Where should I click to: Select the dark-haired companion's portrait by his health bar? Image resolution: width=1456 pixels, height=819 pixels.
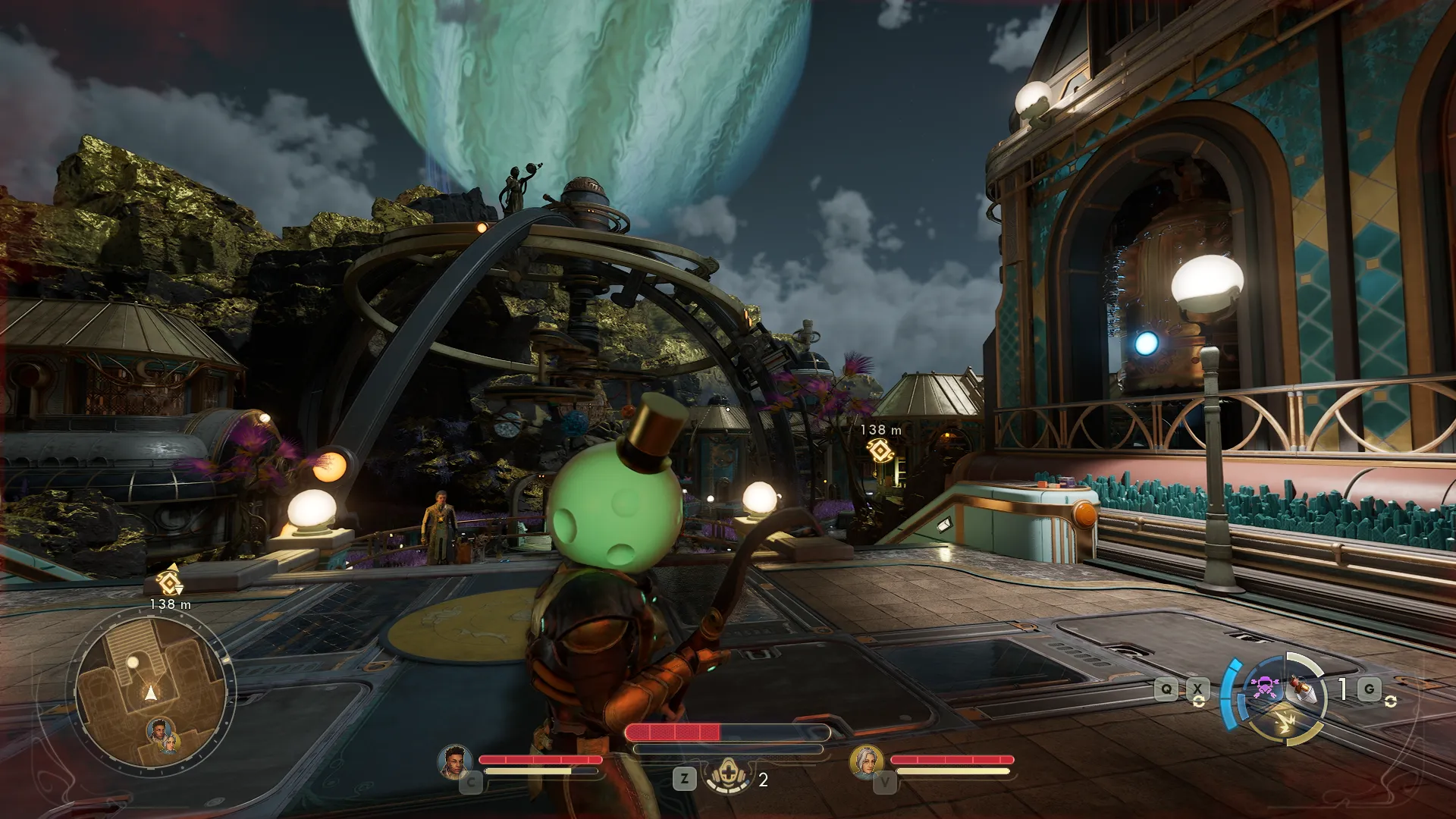click(x=455, y=761)
